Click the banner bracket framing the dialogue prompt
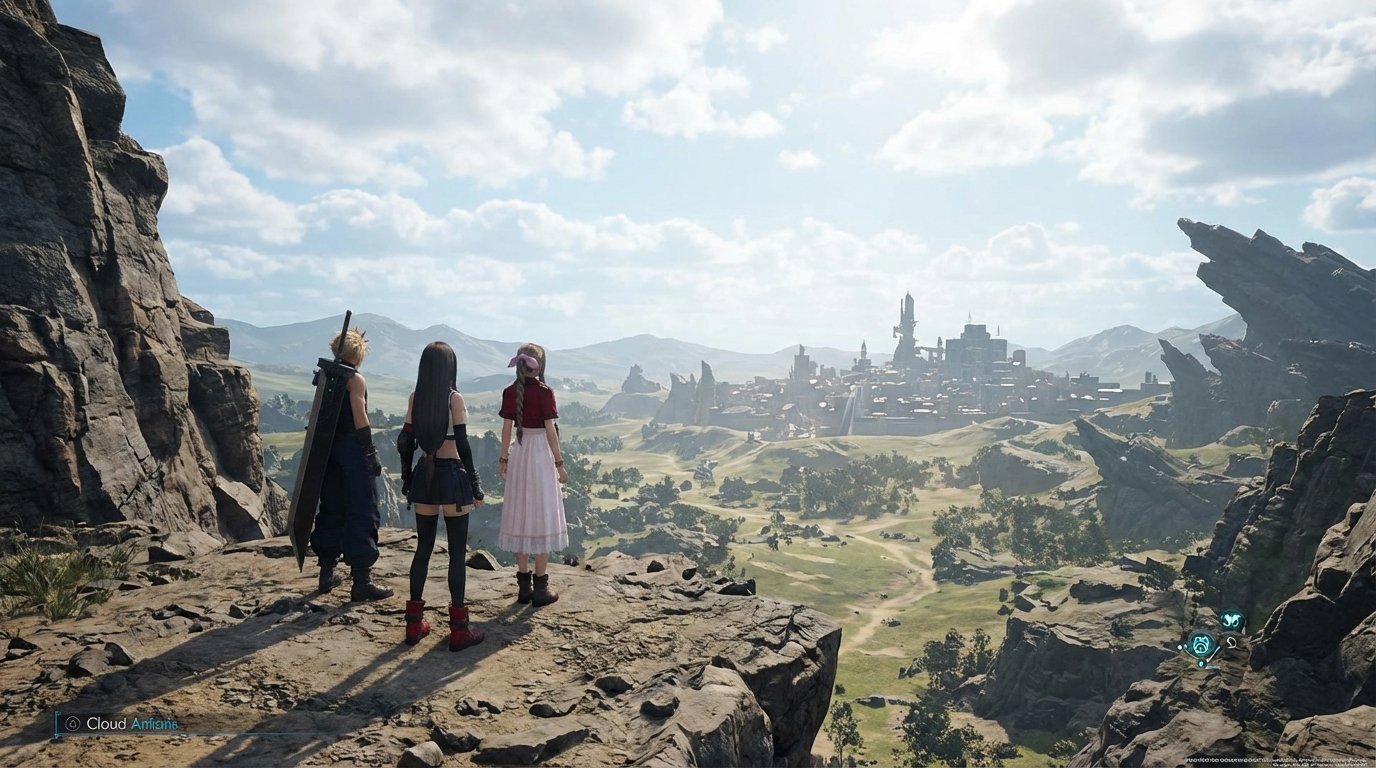1376x768 pixels. click(57, 723)
